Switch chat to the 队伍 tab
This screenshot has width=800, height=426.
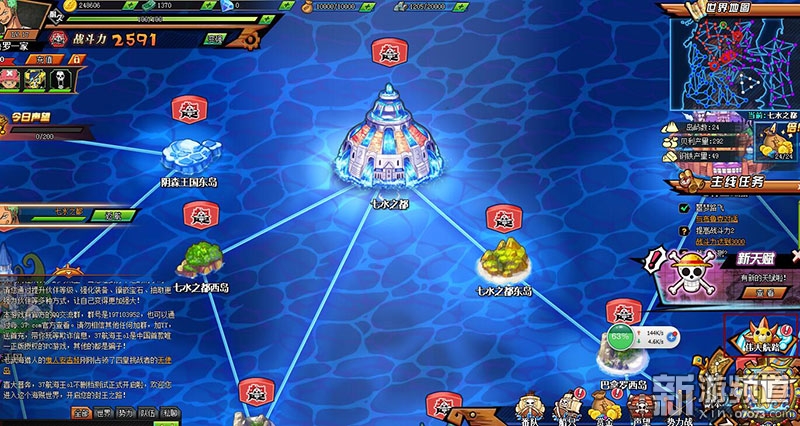coord(148,412)
